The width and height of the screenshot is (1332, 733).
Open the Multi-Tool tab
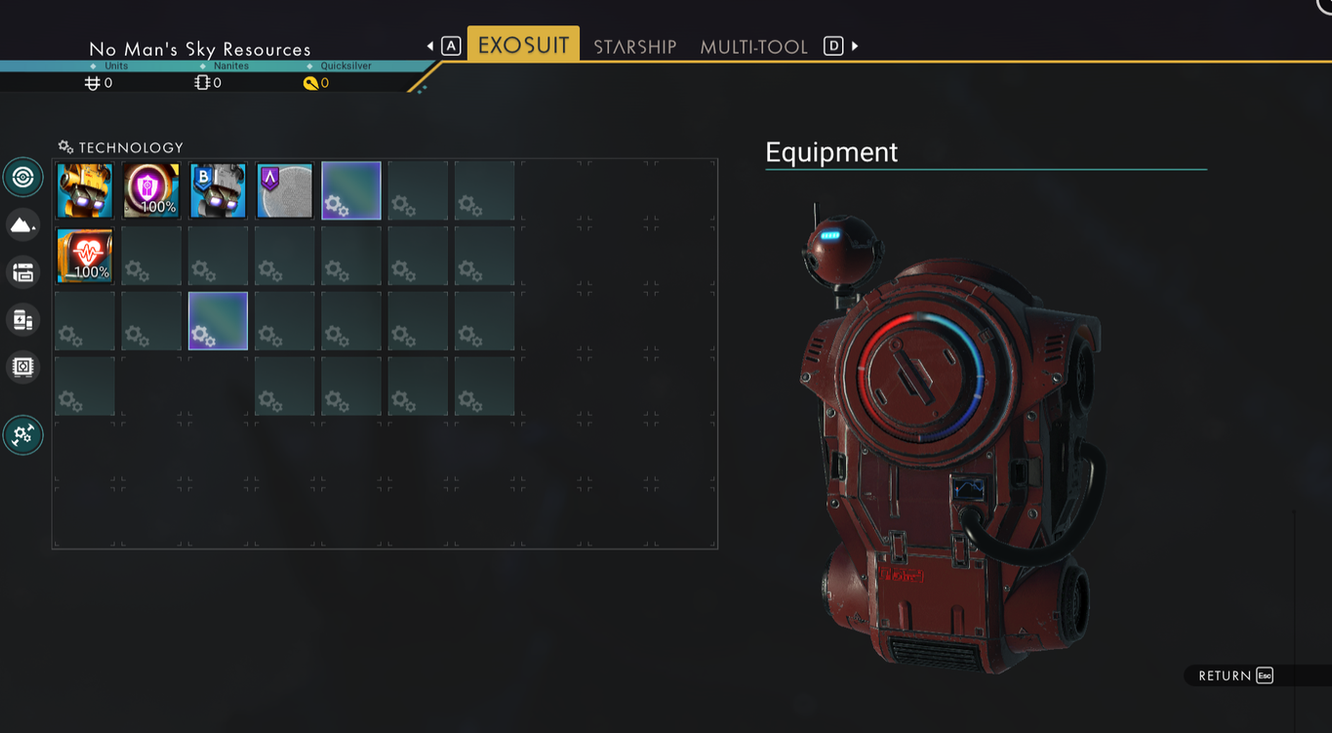click(x=753, y=46)
